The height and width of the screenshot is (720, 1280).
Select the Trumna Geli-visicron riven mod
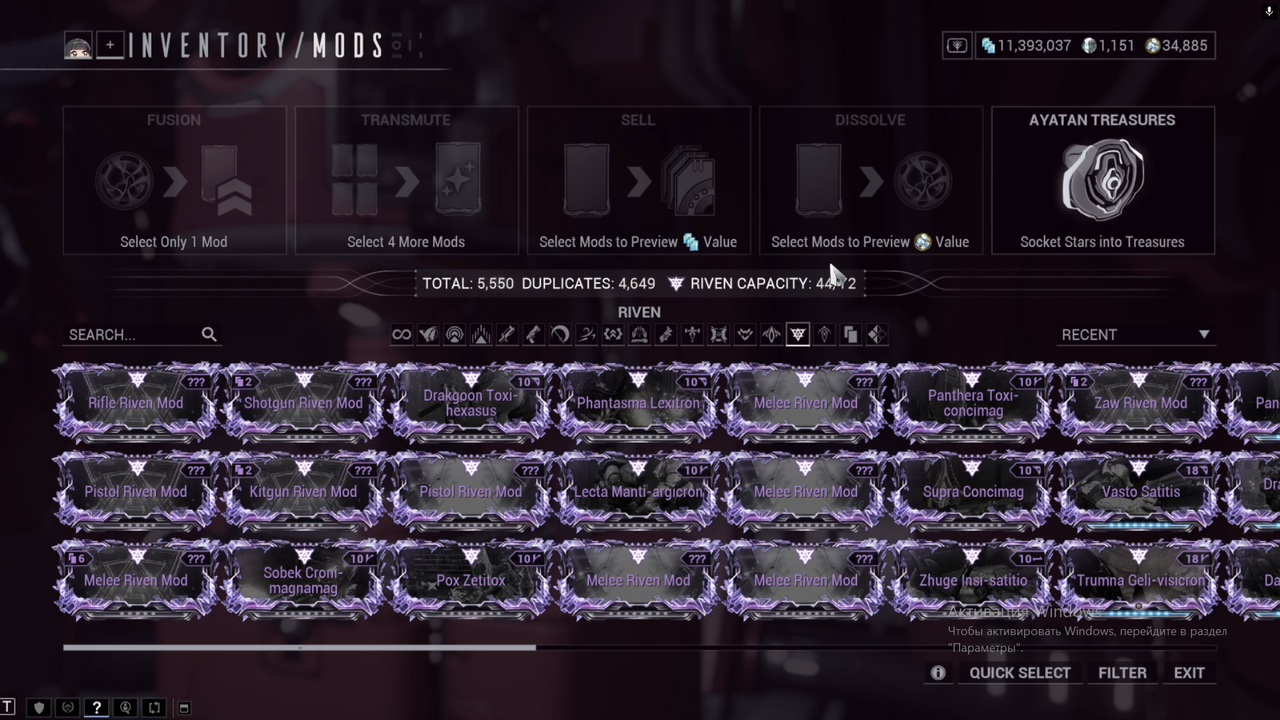(x=1141, y=580)
